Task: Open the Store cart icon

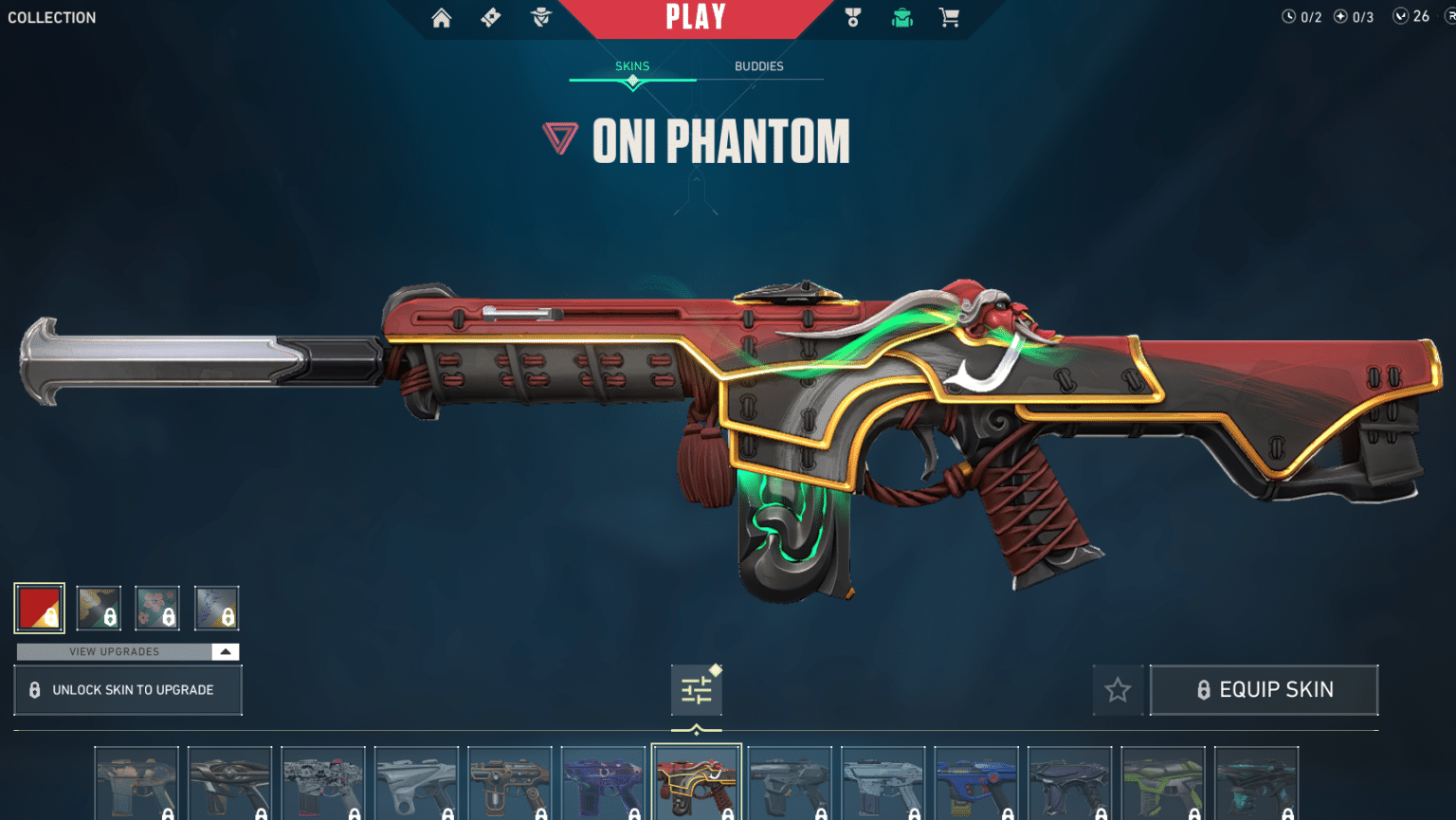Action: click(x=950, y=17)
